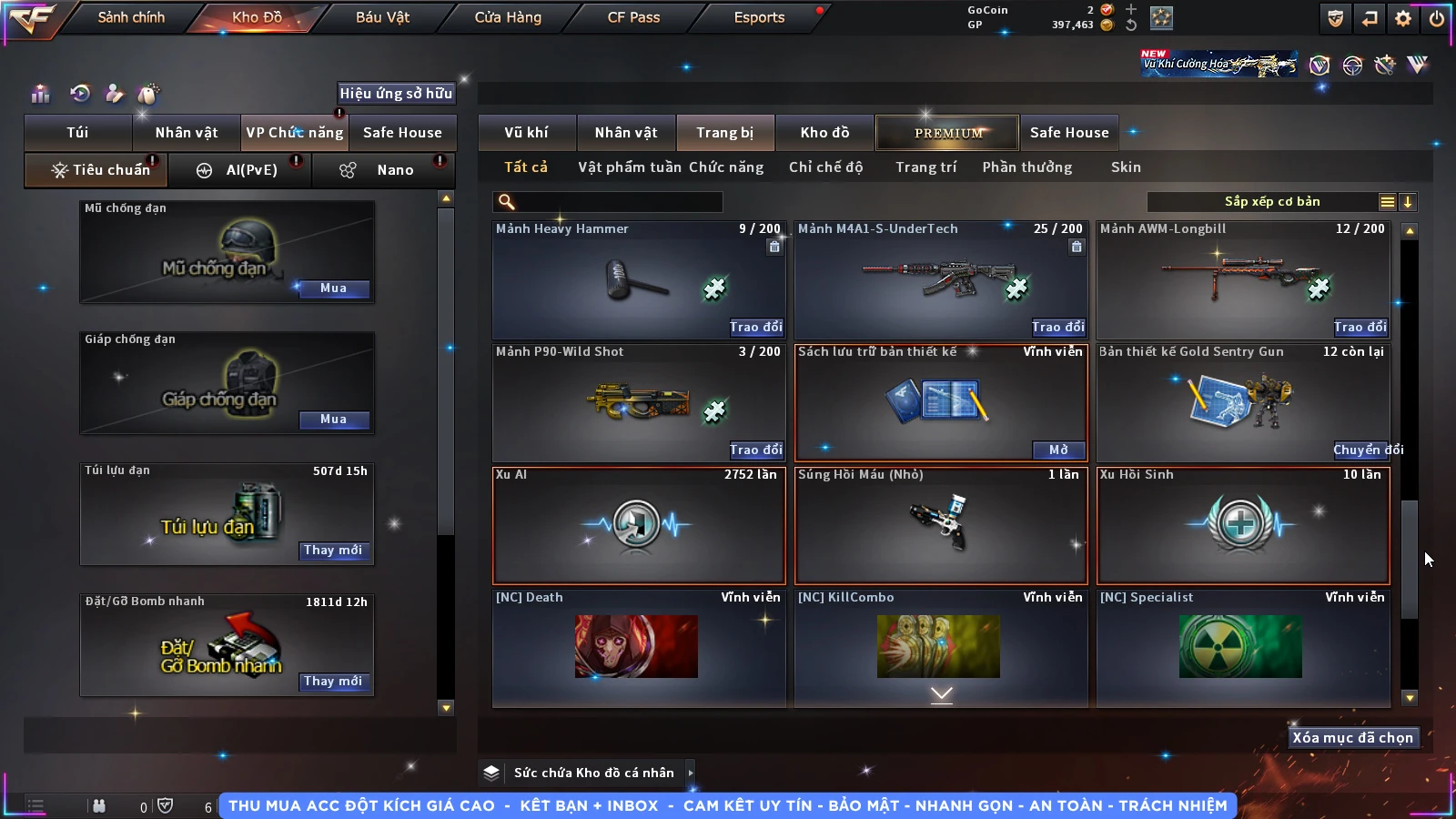1456x819 pixels.
Task: Go to the CF Pass page
Action: coord(633,17)
